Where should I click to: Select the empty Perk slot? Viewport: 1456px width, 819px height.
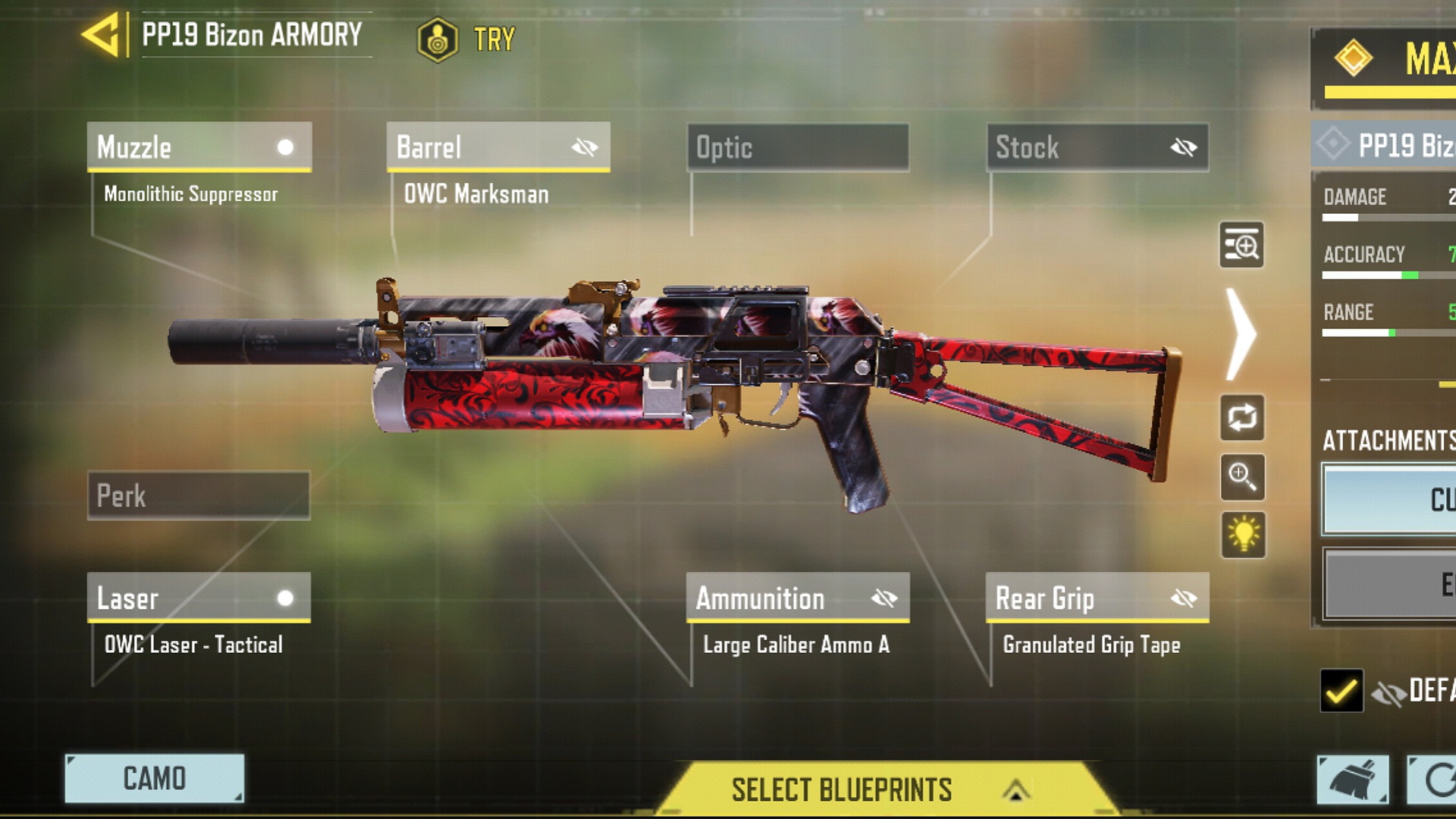coord(199,496)
